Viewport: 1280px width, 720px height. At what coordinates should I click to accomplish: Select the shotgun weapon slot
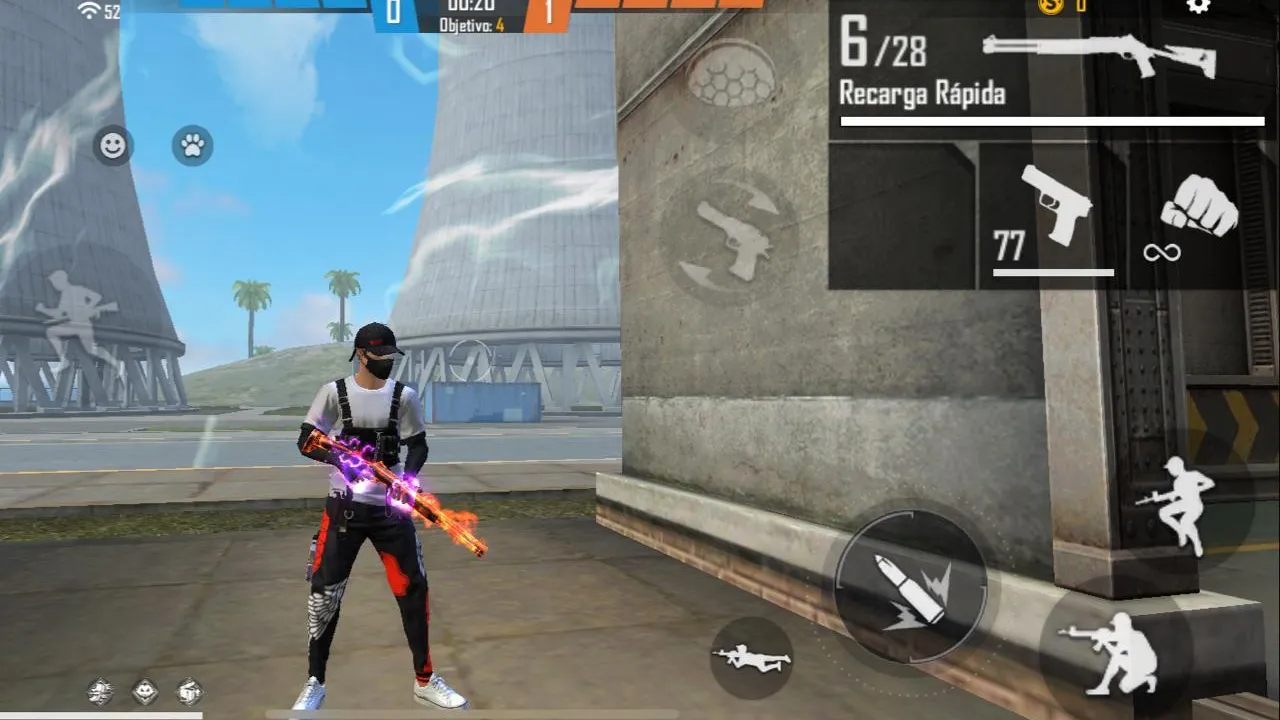tap(1100, 55)
